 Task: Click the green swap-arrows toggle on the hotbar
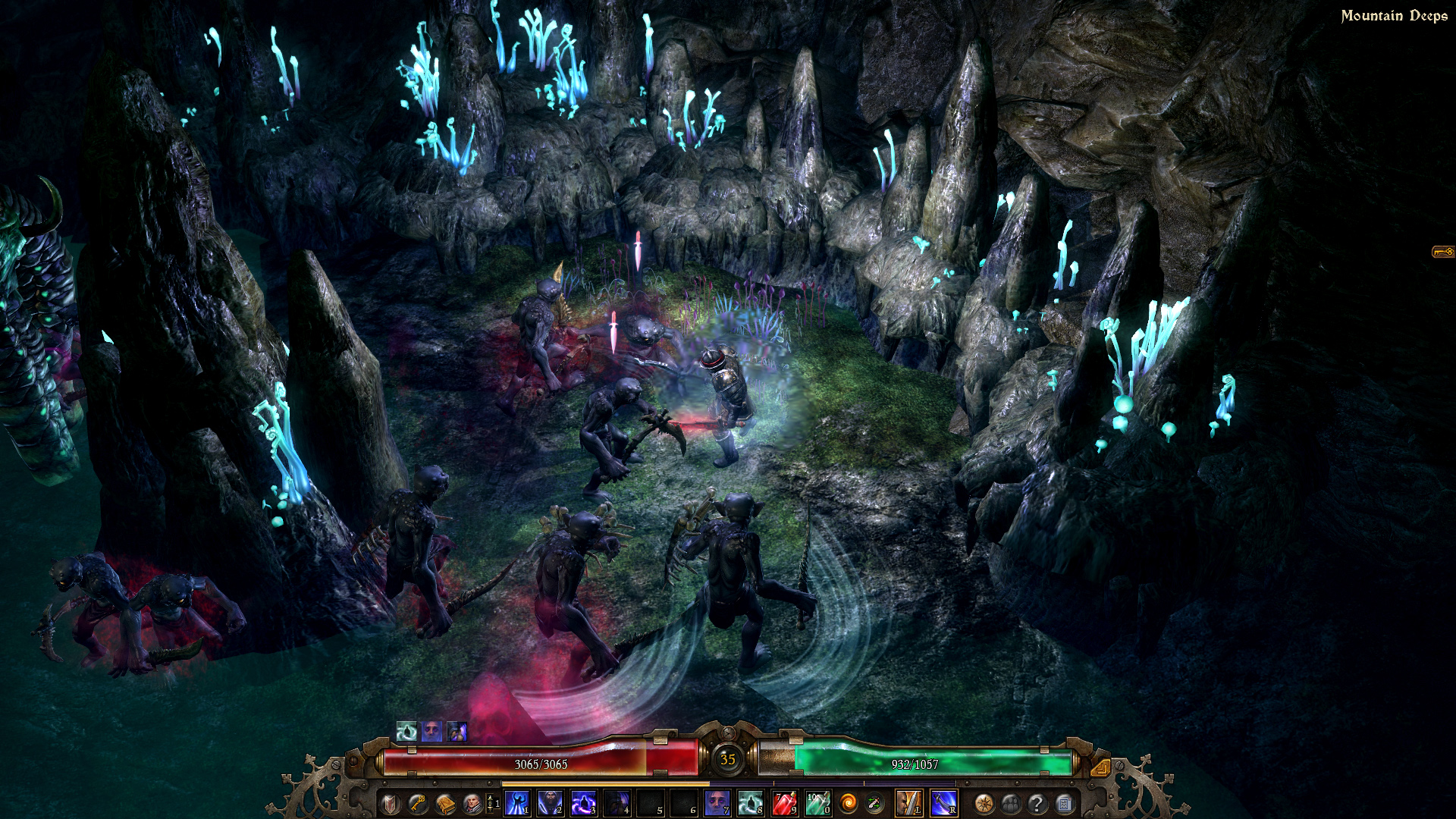[874, 802]
